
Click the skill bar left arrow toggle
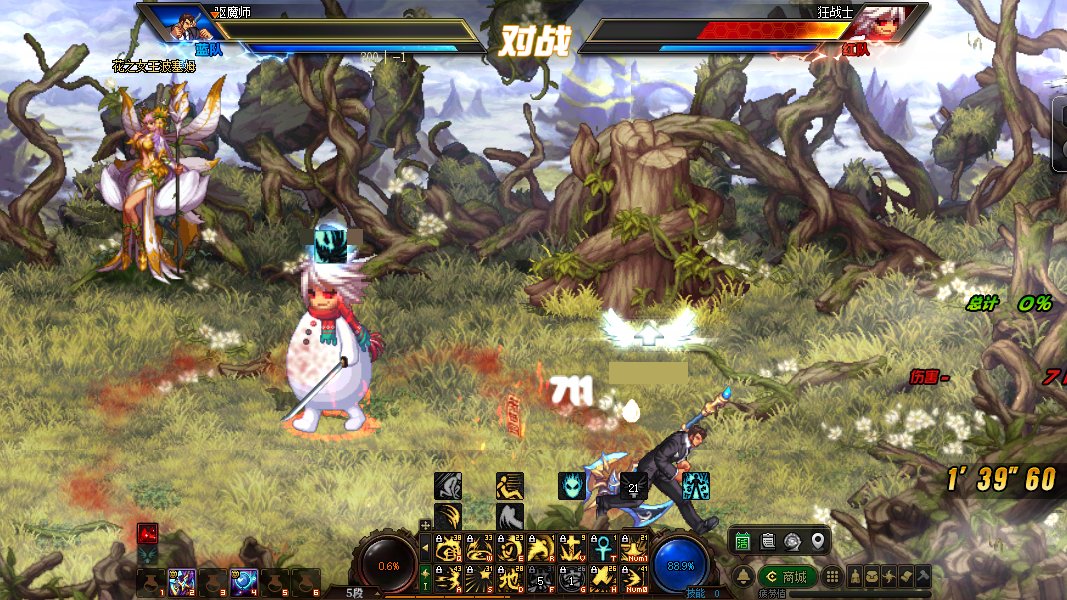click(426, 547)
